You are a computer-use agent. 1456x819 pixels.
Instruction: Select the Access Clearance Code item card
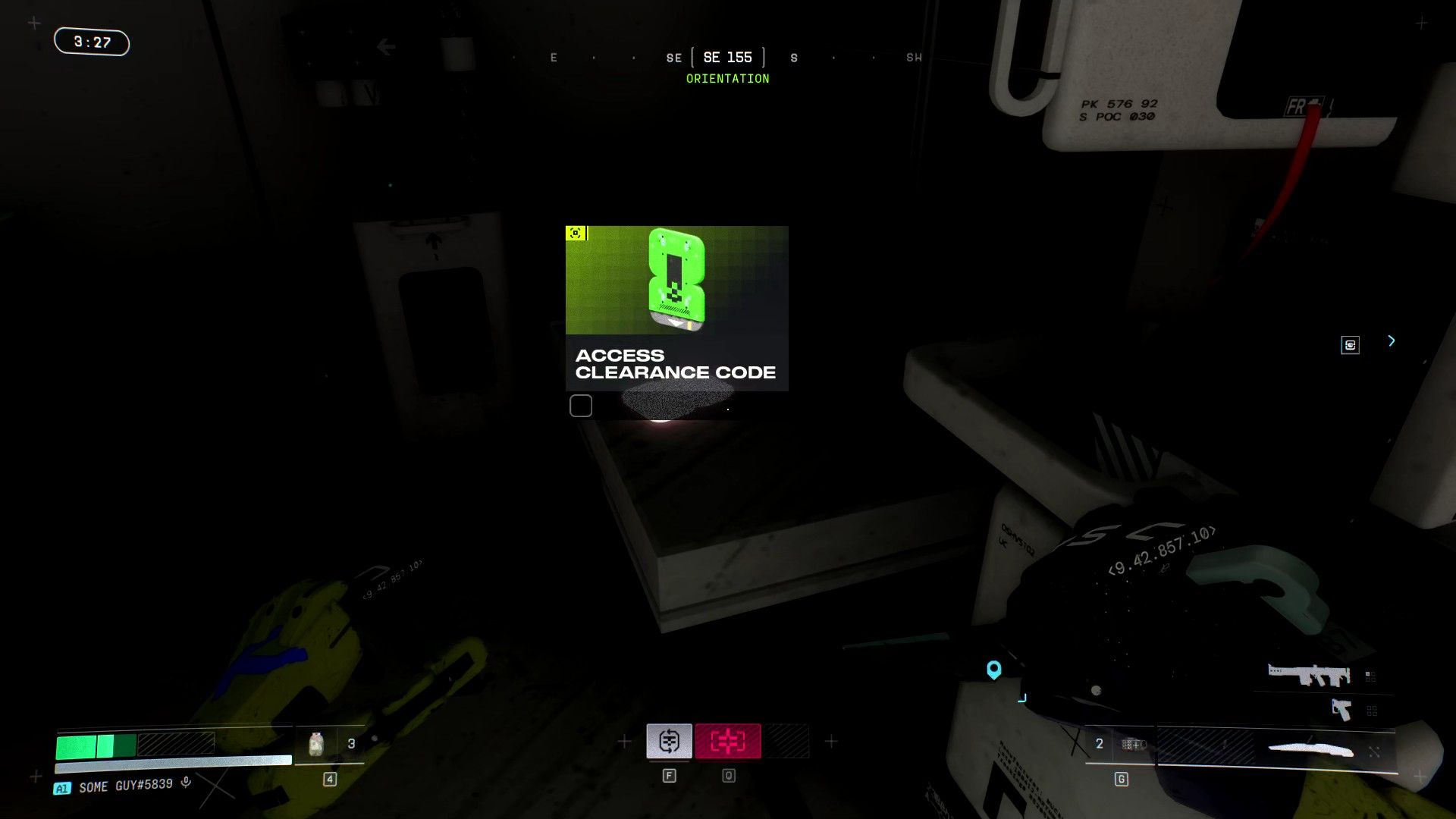(x=676, y=308)
